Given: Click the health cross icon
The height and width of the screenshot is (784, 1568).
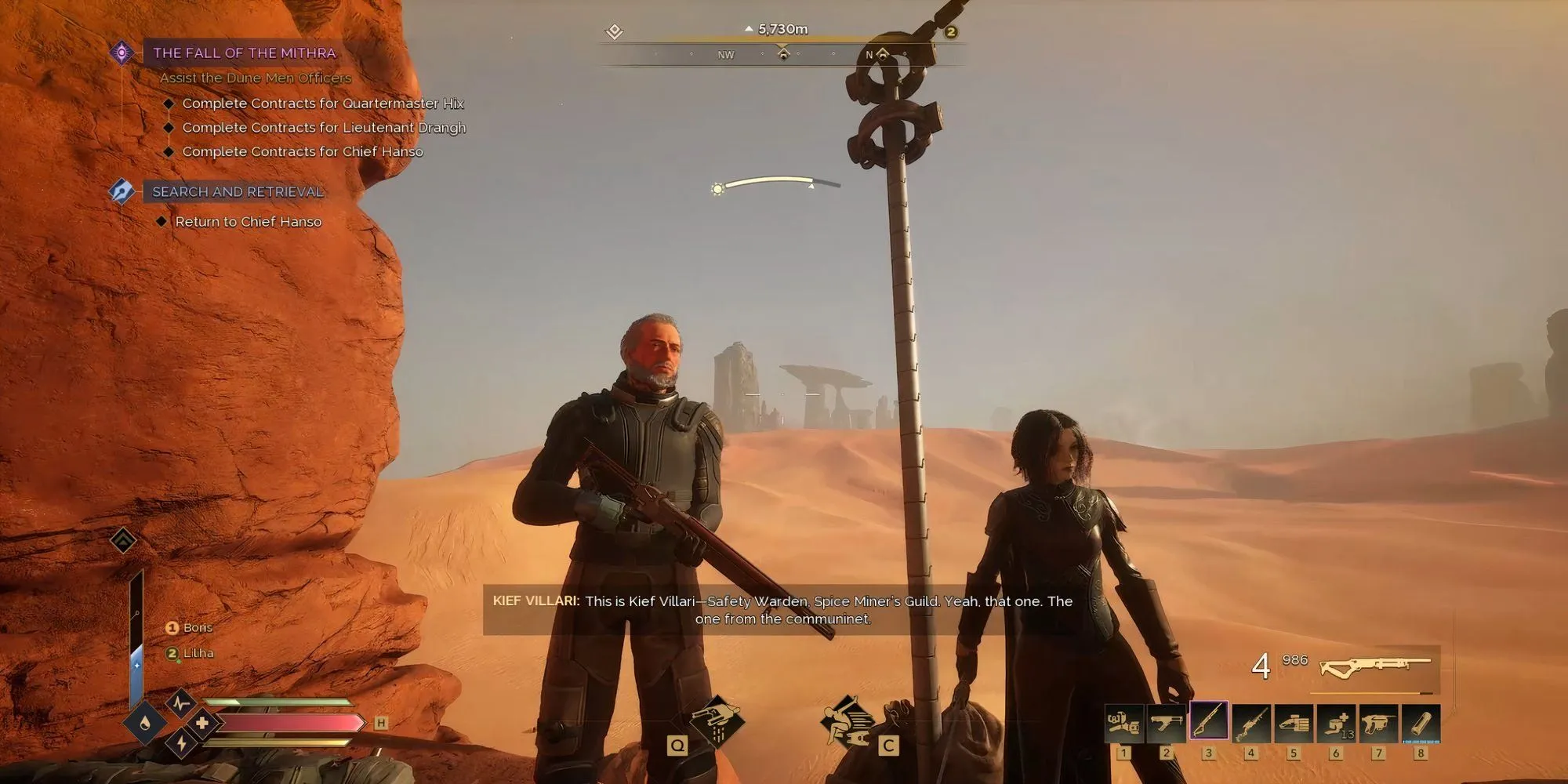Looking at the screenshot, I should pos(201,723).
